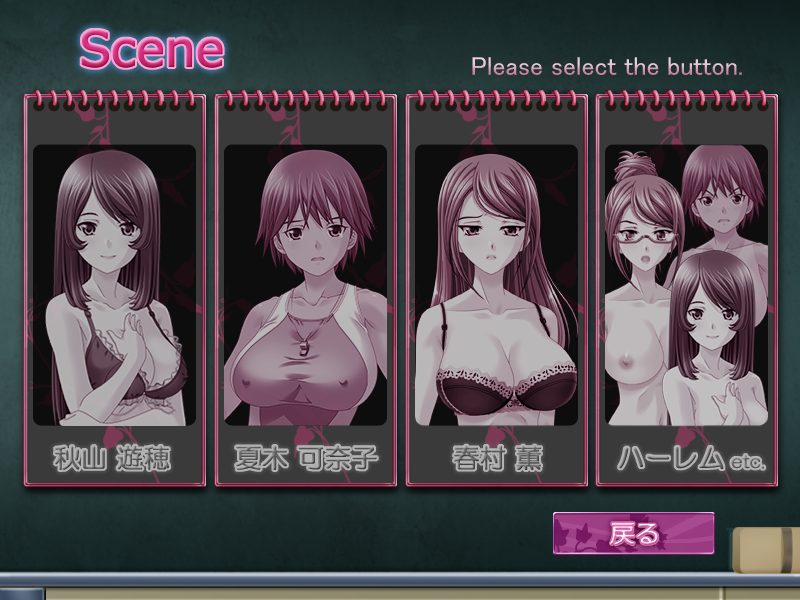Select the 秋山 遊穂 scene panel

click(114, 290)
